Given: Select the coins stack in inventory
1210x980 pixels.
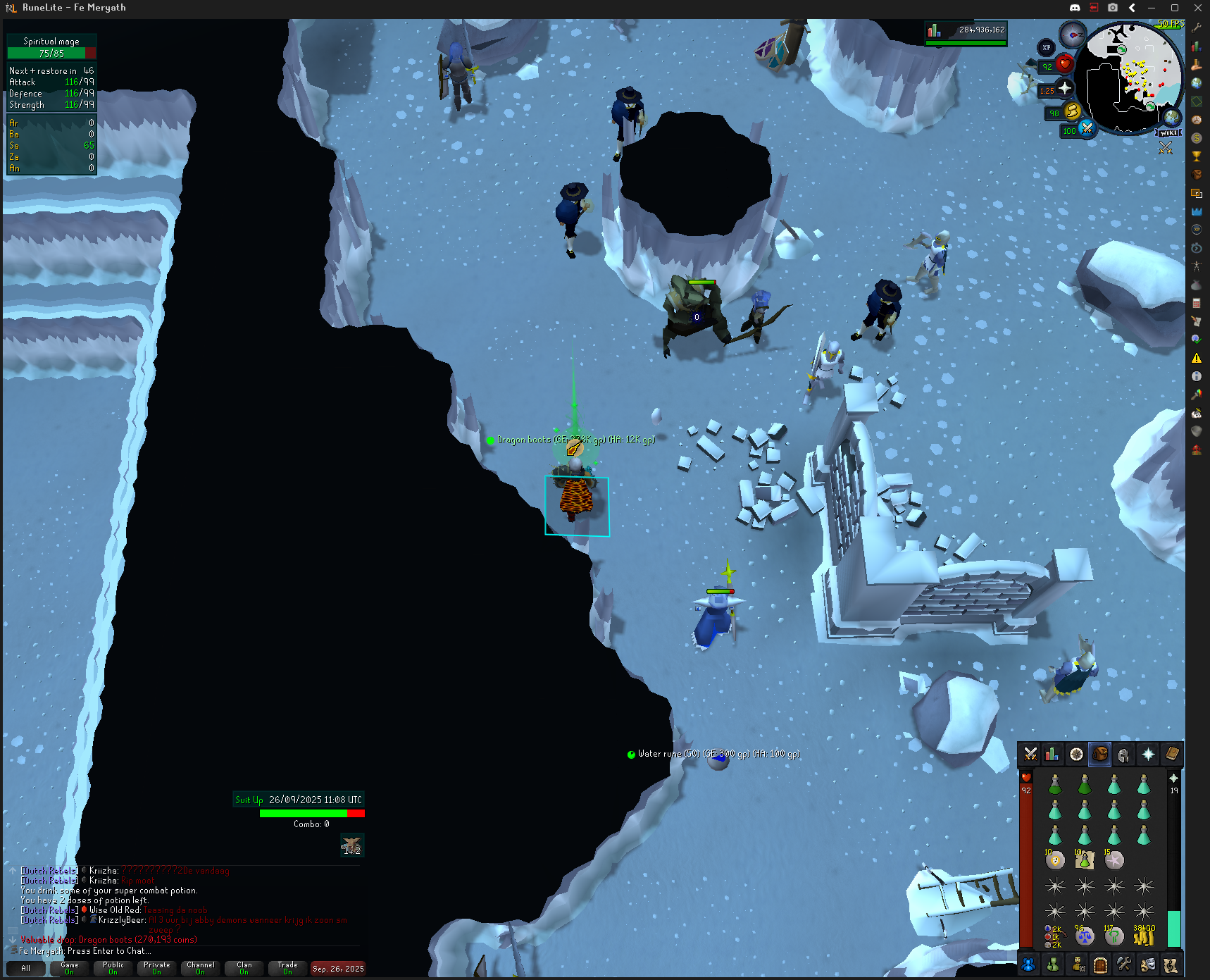Looking at the screenshot, I should 1144,936.
